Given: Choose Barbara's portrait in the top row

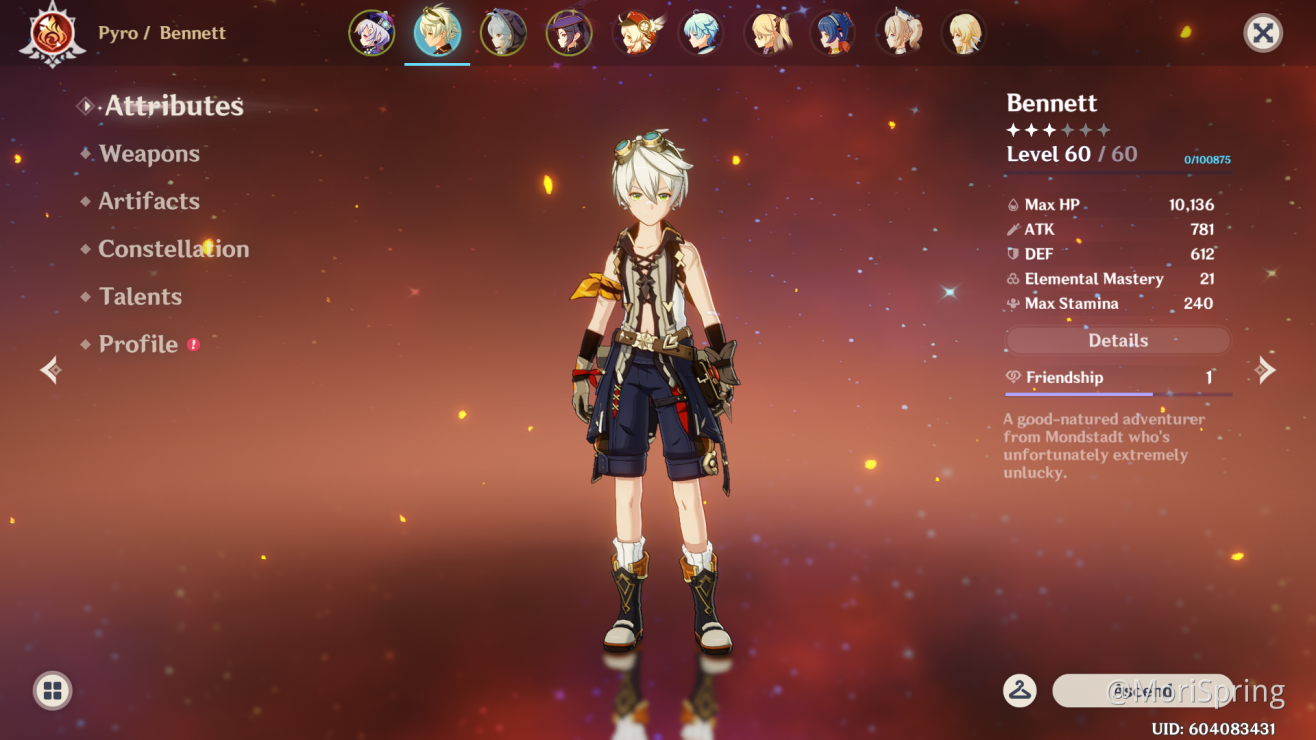Looking at the screenshot, I should 767,33.
